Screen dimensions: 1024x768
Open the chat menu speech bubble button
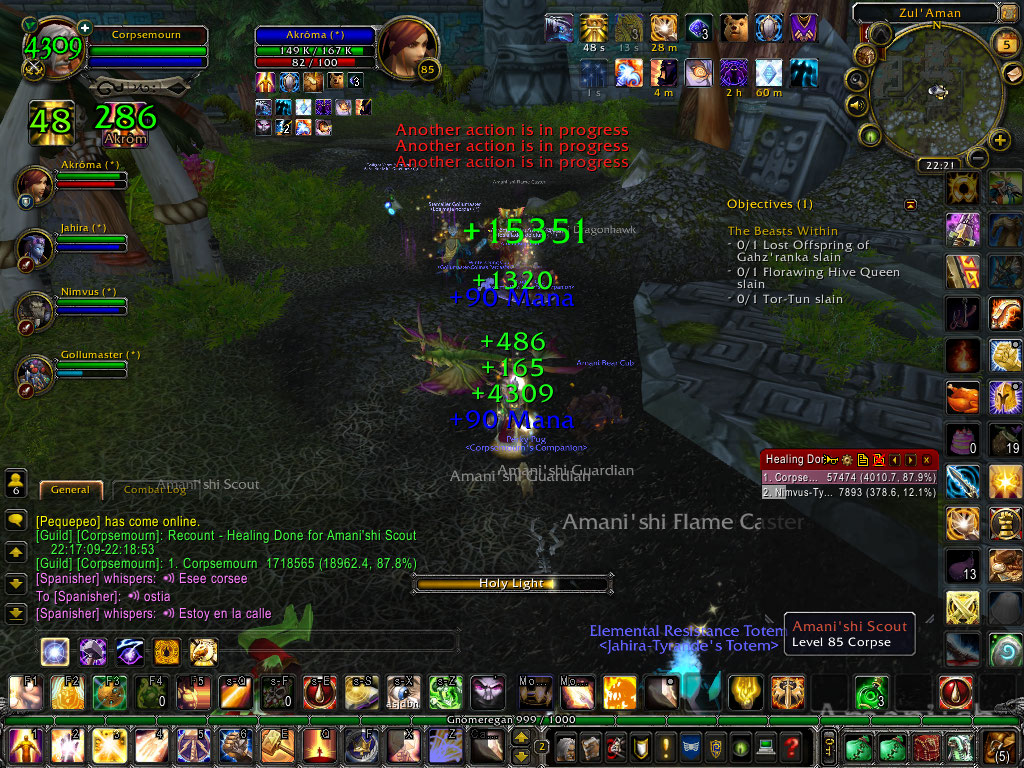(x=15, y=521)
